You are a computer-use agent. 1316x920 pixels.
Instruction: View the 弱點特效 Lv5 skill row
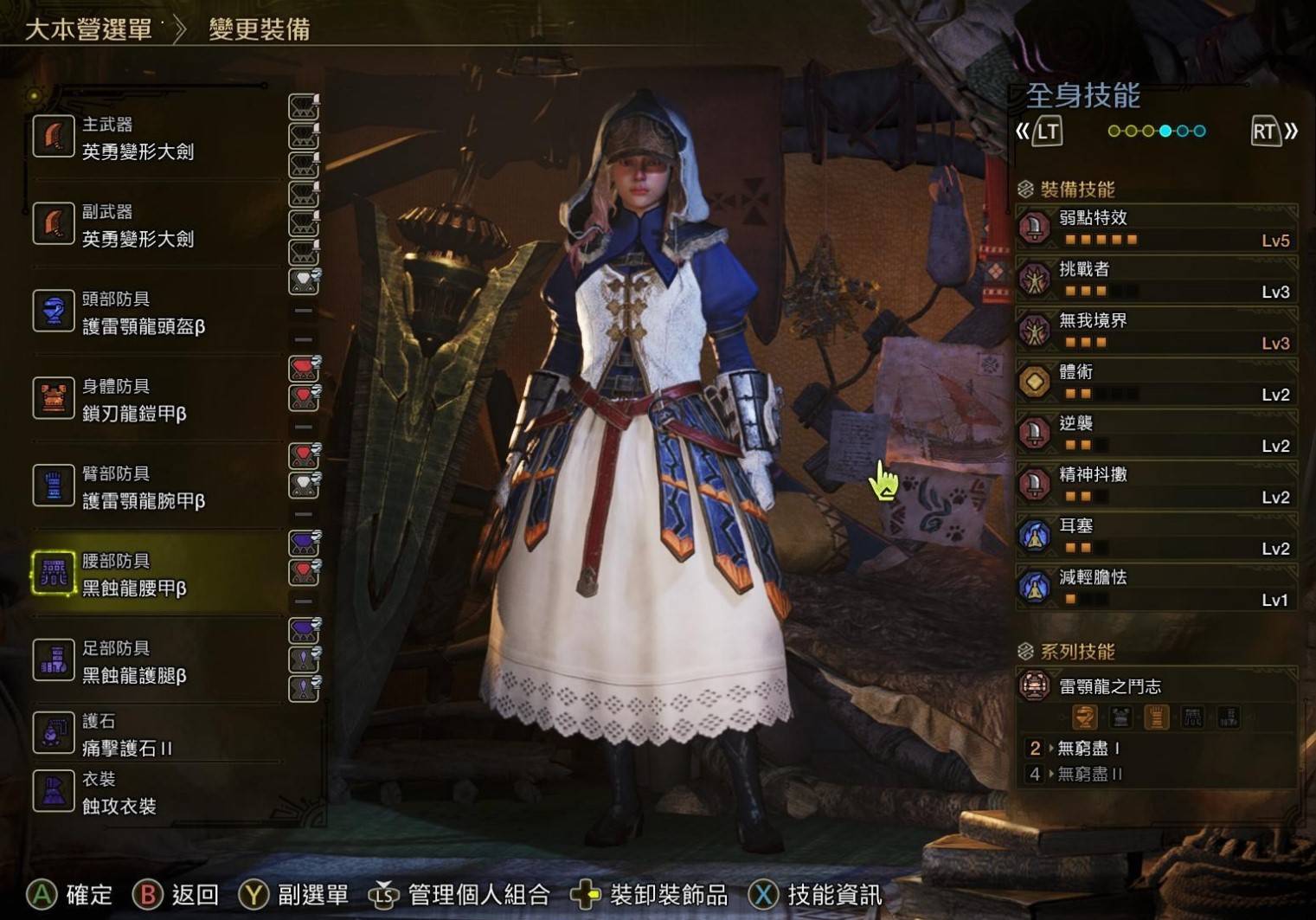[1156, 228]
